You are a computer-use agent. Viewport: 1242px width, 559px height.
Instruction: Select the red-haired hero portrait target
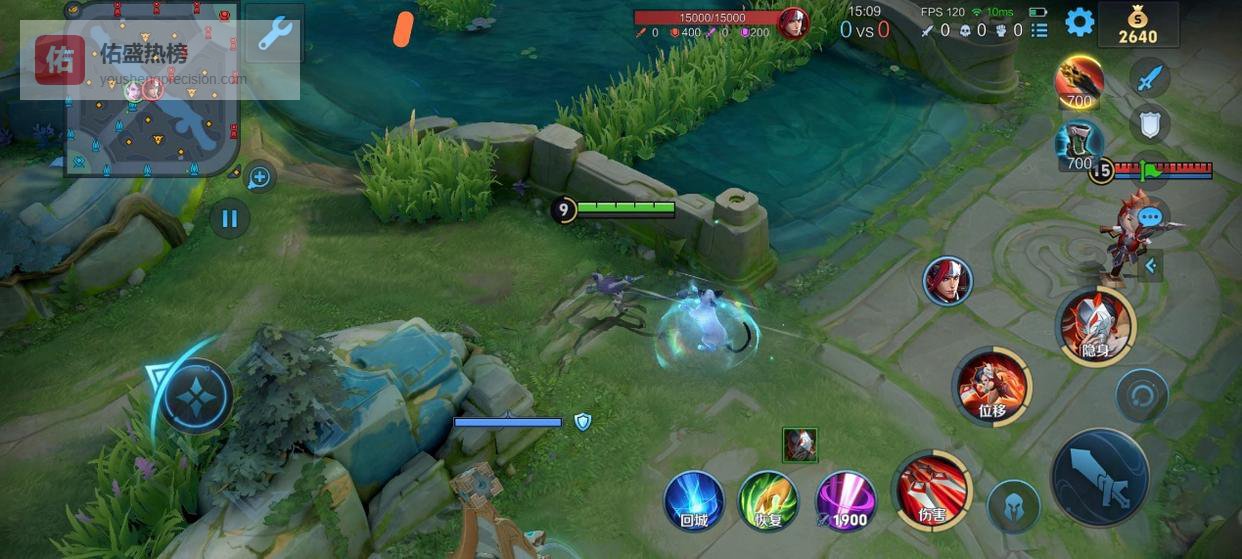(x=947, y=280)
